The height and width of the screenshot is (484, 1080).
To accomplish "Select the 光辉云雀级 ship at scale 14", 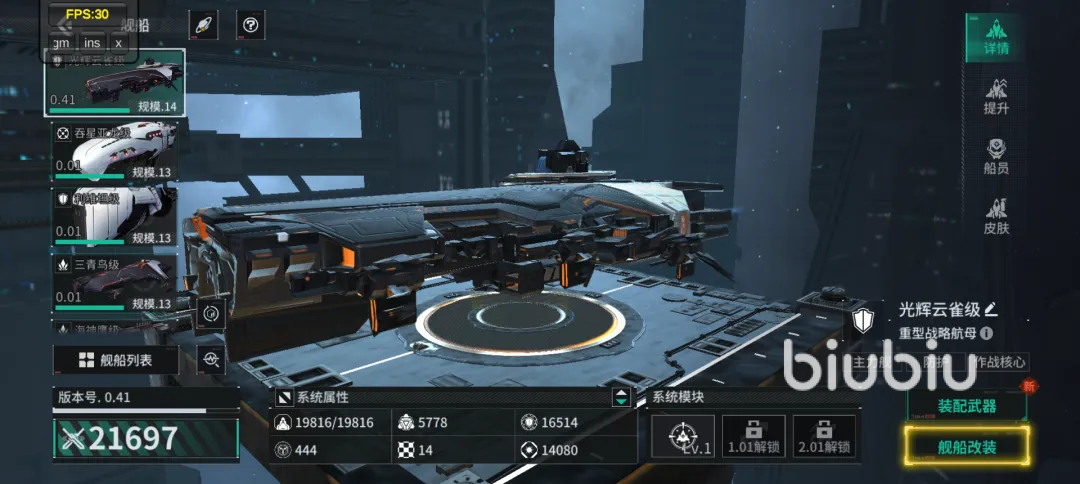I will coord(115,82).
